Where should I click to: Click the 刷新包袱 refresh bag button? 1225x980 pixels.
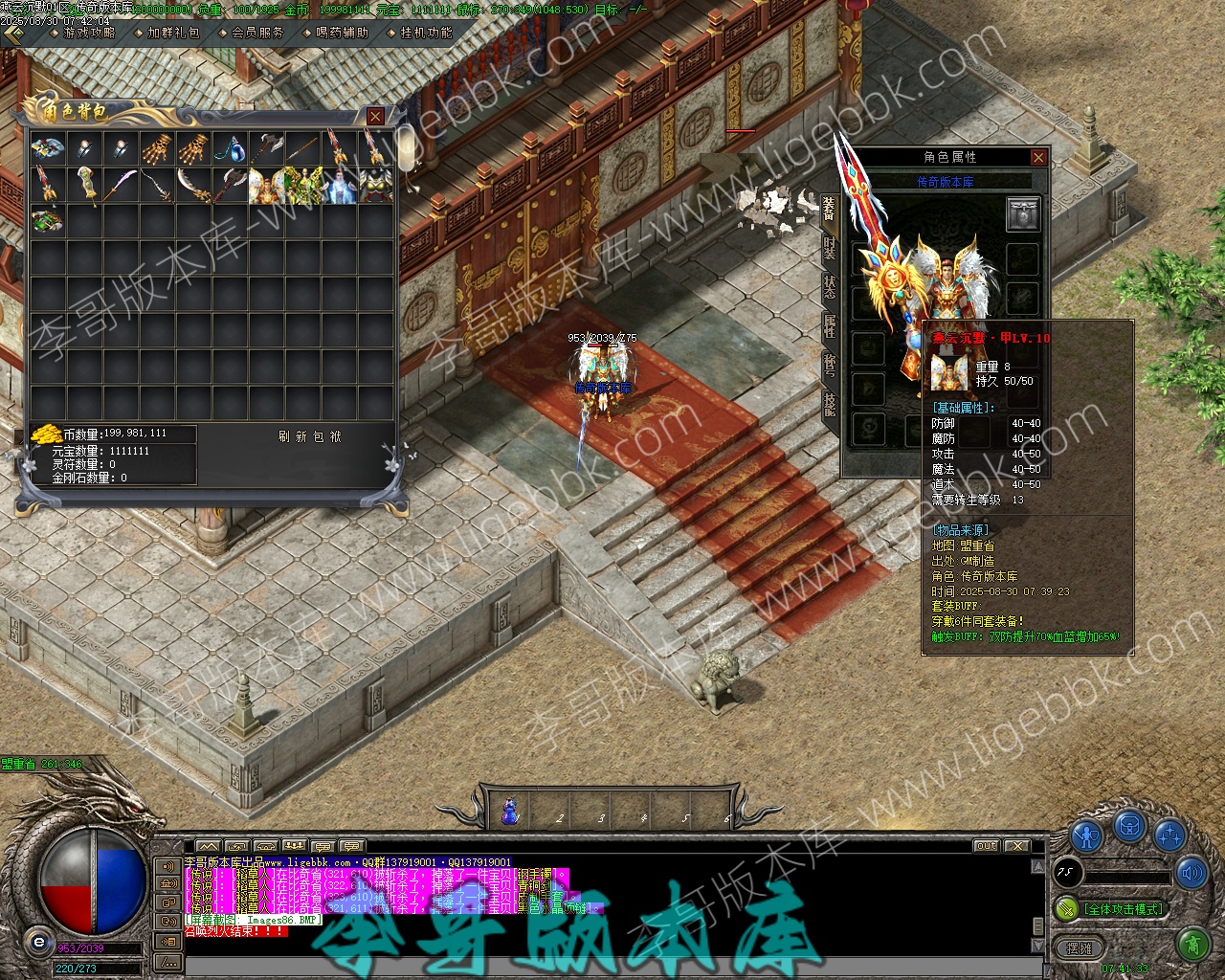point(309,436)
